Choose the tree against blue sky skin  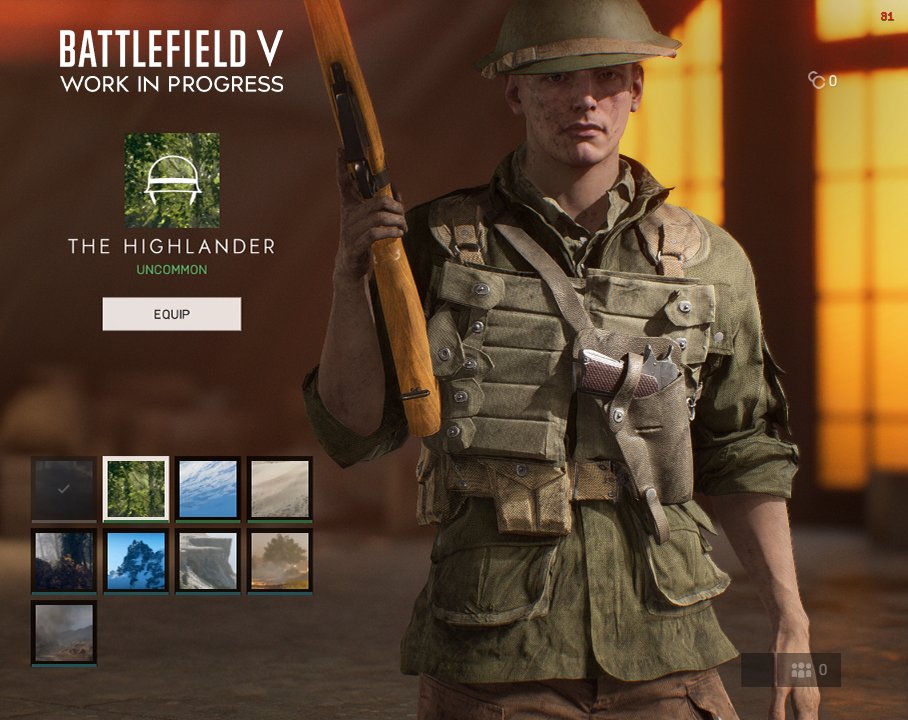pos(136,560)
